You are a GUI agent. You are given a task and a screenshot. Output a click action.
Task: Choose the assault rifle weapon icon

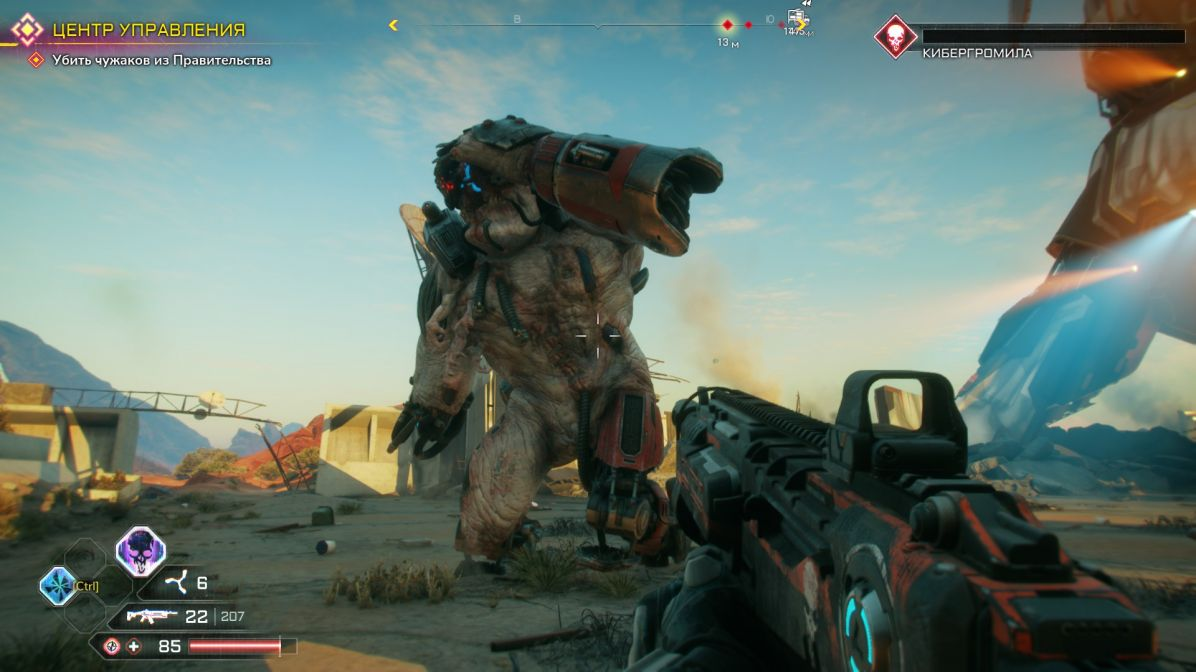[152, 617]
